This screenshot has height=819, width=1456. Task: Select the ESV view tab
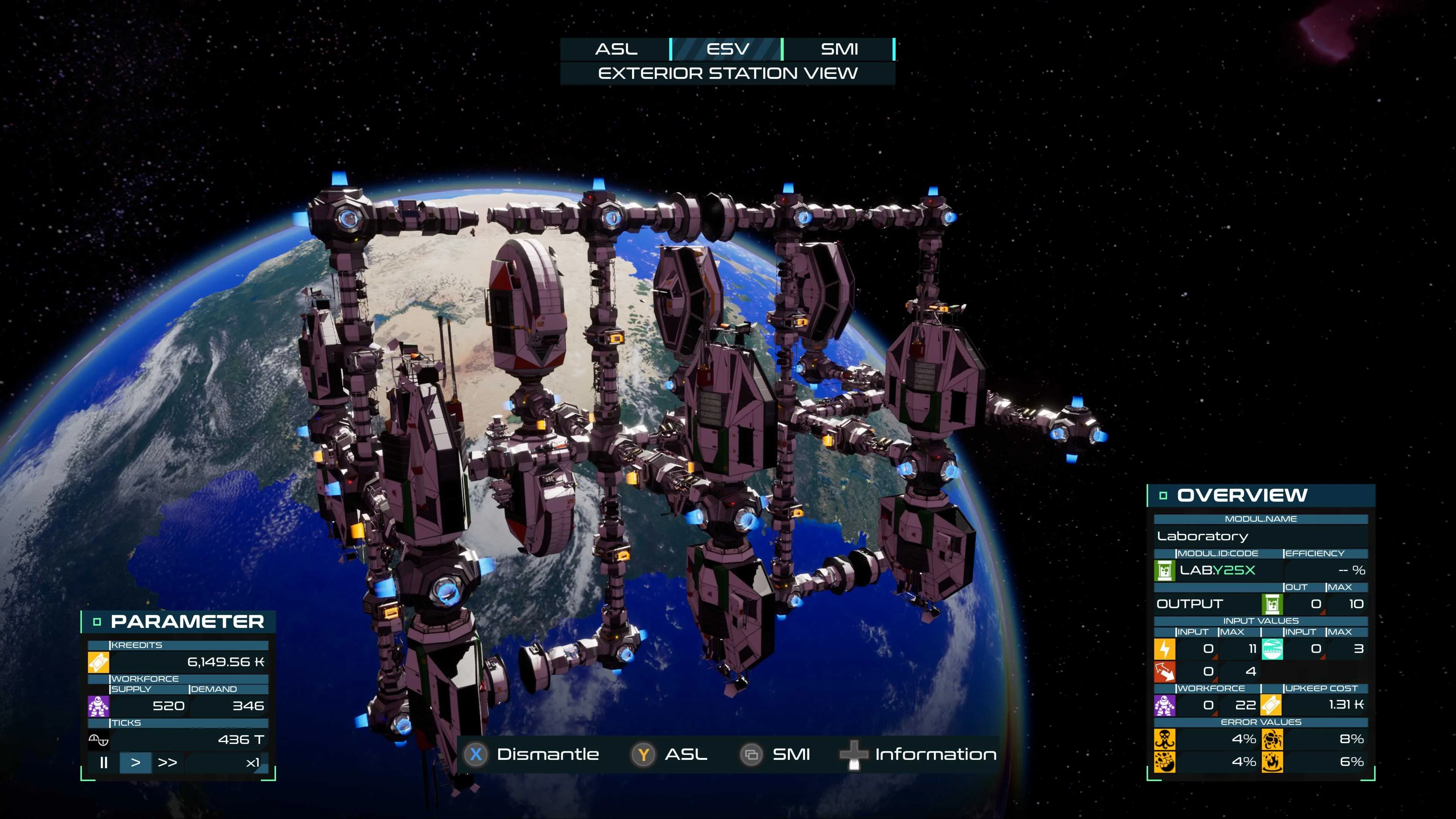click(727, 49)
